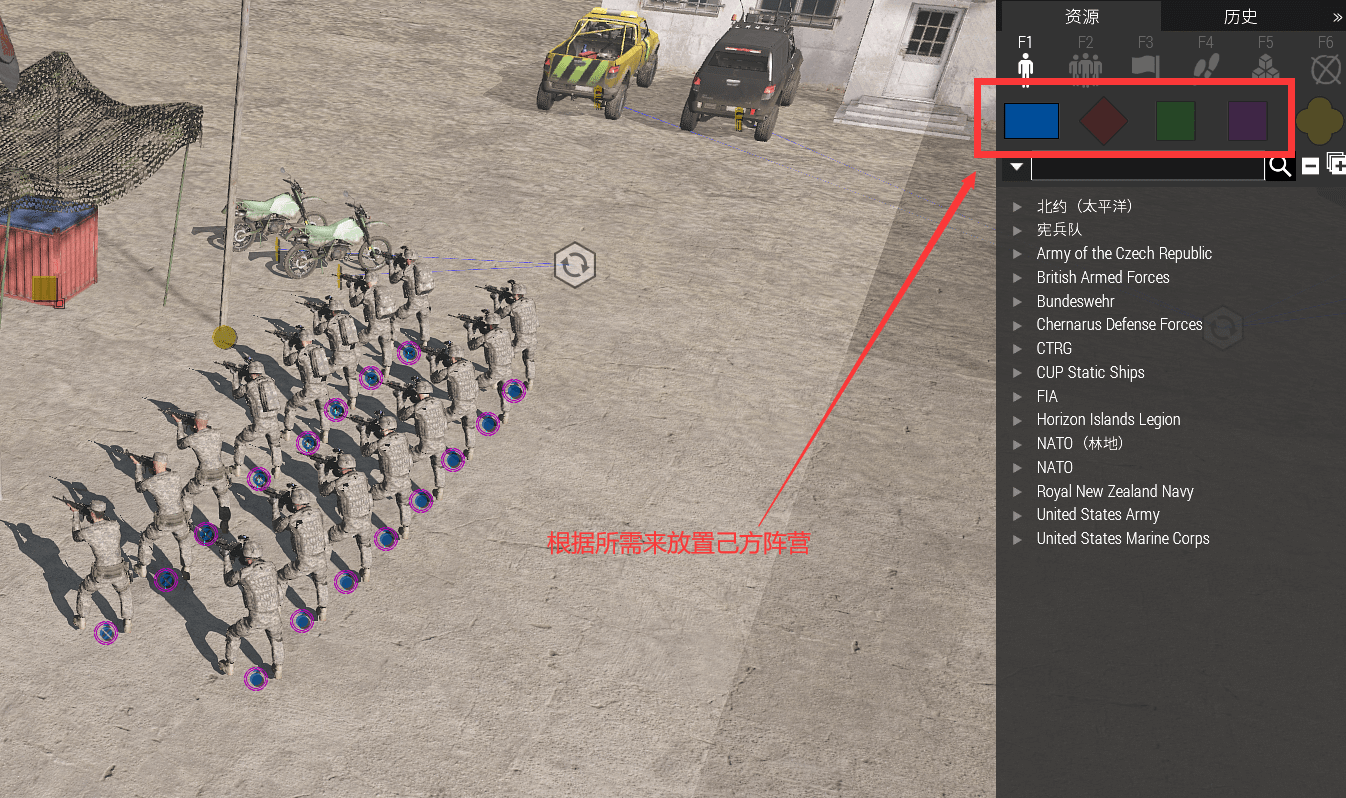This screenshot has height=798, width=1346.
Task: Select the yellow Empty faction clover icon
Action: tap(1320, 119)
